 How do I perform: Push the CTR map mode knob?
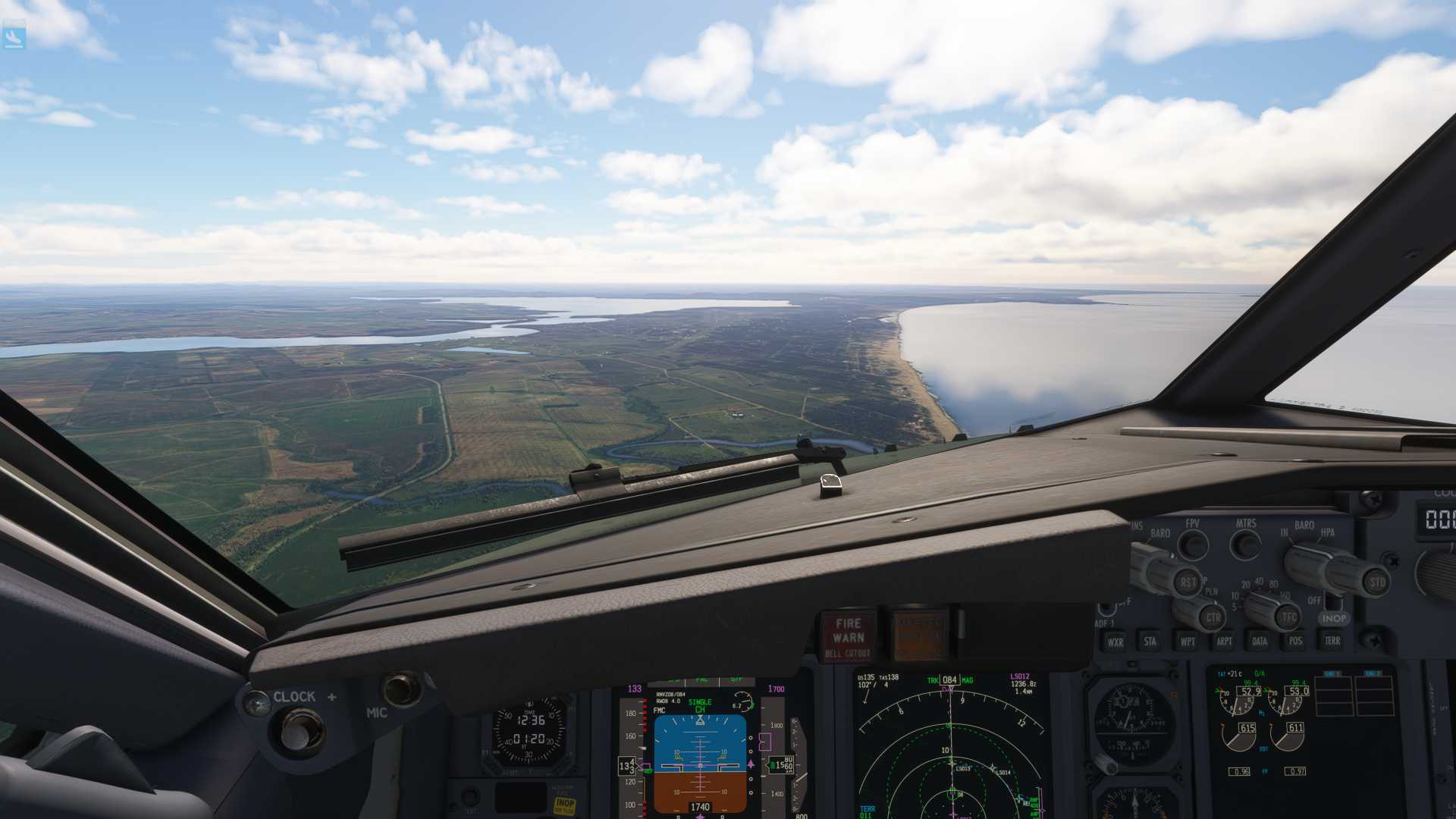click(1212, 617)
